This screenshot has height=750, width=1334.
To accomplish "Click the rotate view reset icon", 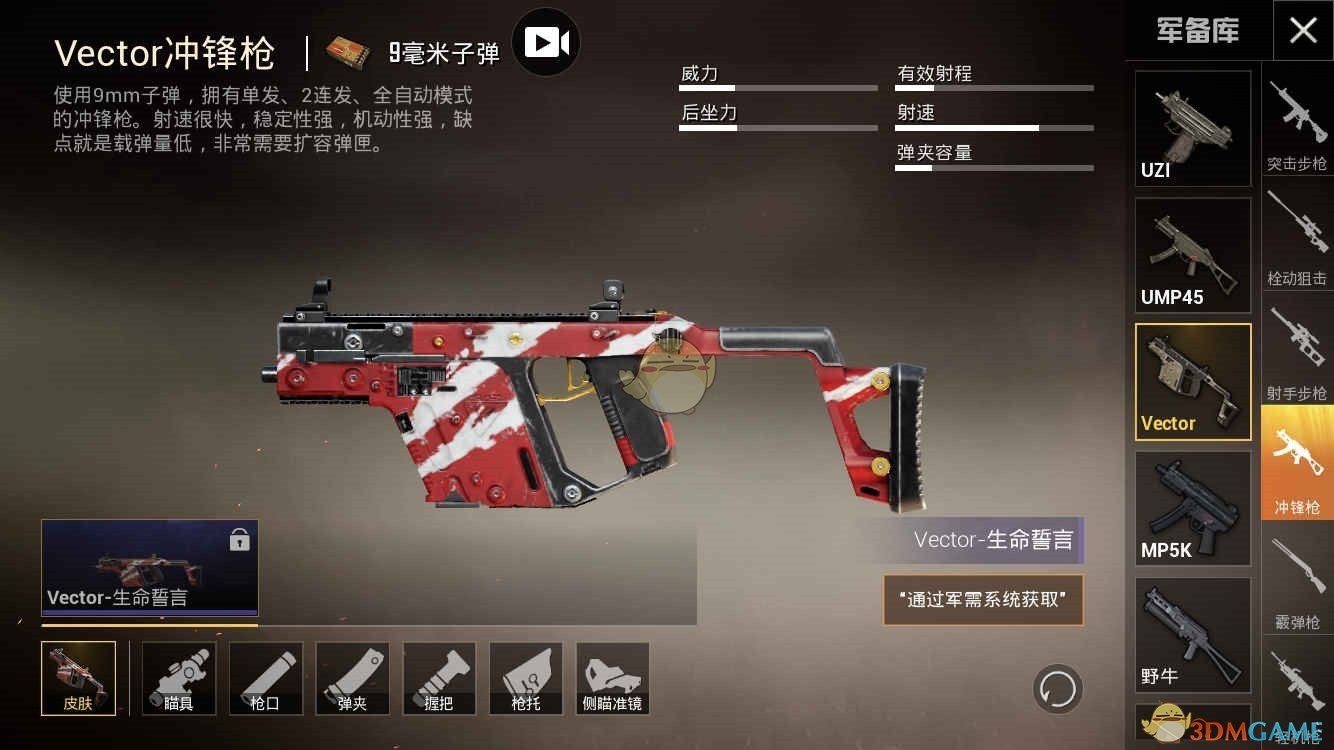I will click(1056, 689).
